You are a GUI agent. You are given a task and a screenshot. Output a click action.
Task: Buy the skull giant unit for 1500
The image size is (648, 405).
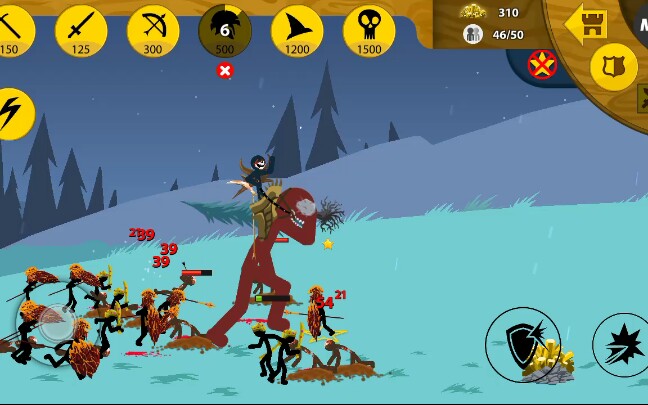pos(369,30)
